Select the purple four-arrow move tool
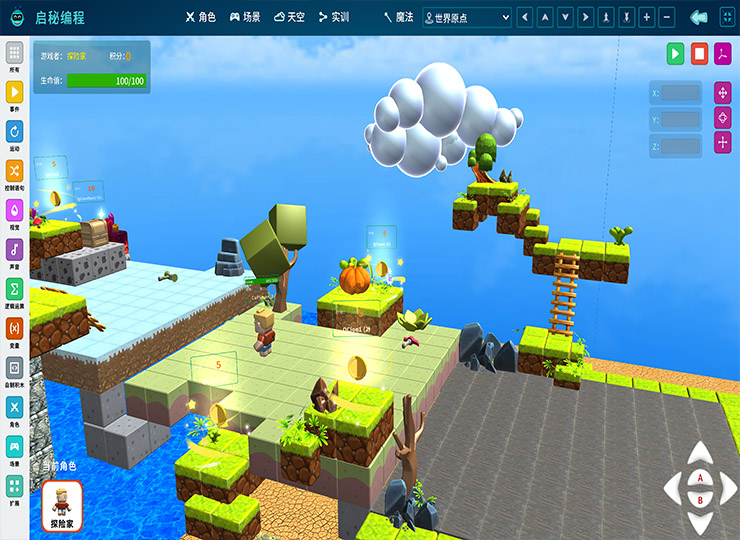 pos(722,93)
